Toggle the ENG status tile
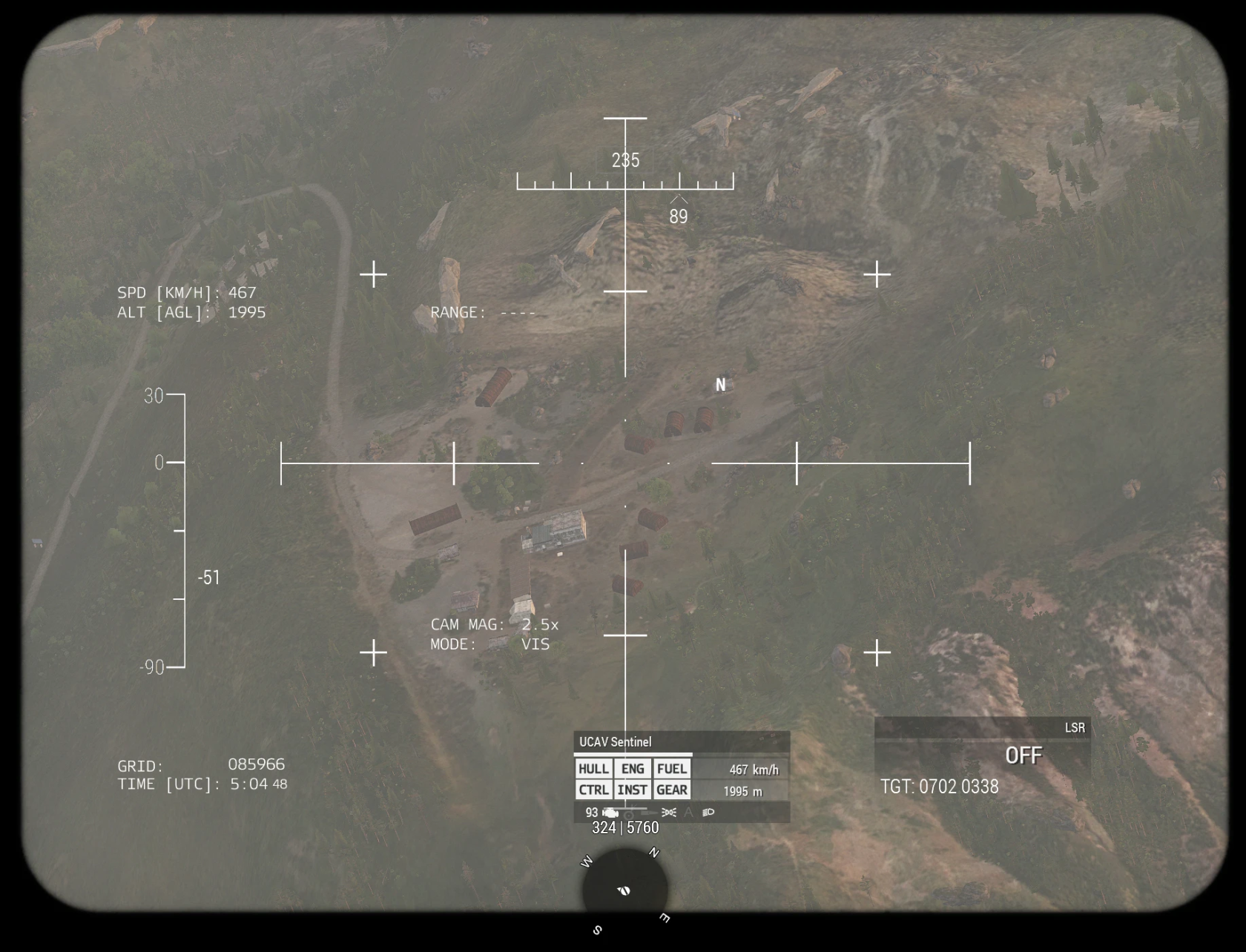 [x=633, y=769]
